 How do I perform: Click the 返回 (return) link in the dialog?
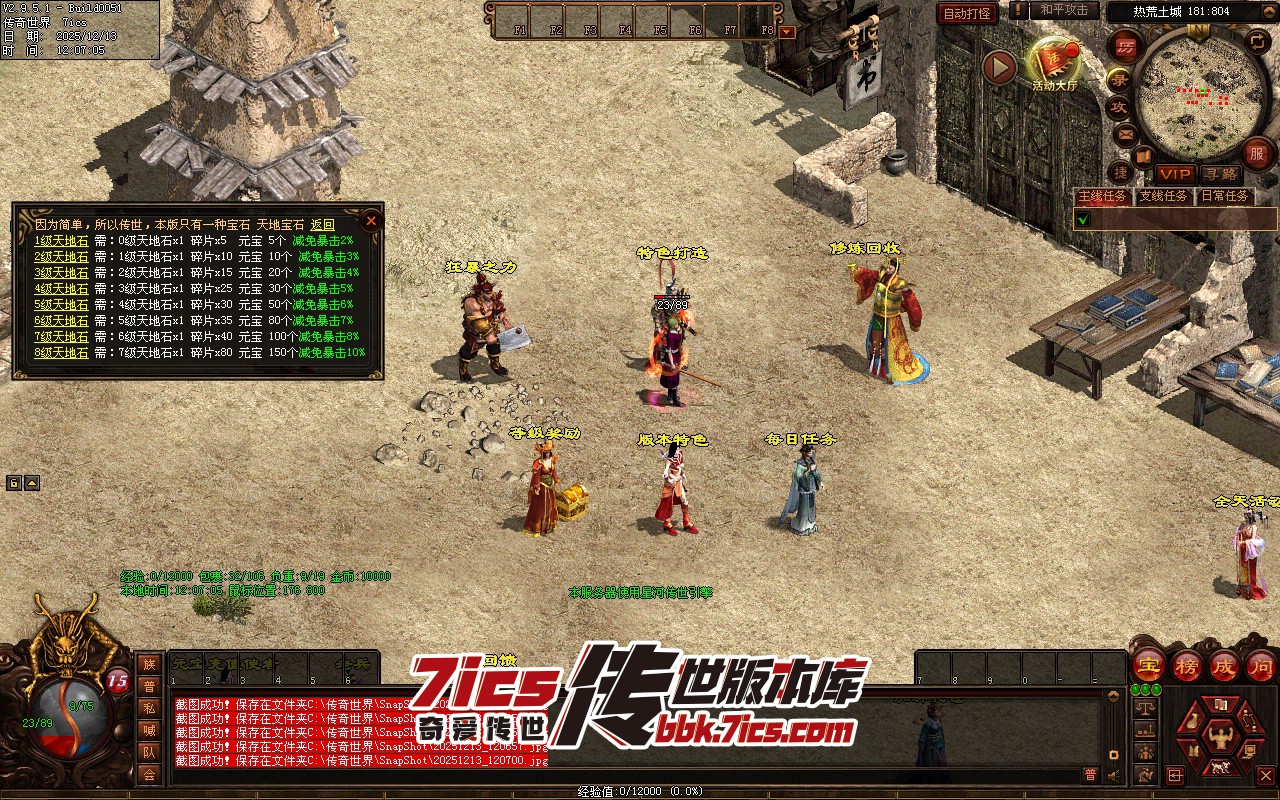[322, 225]
